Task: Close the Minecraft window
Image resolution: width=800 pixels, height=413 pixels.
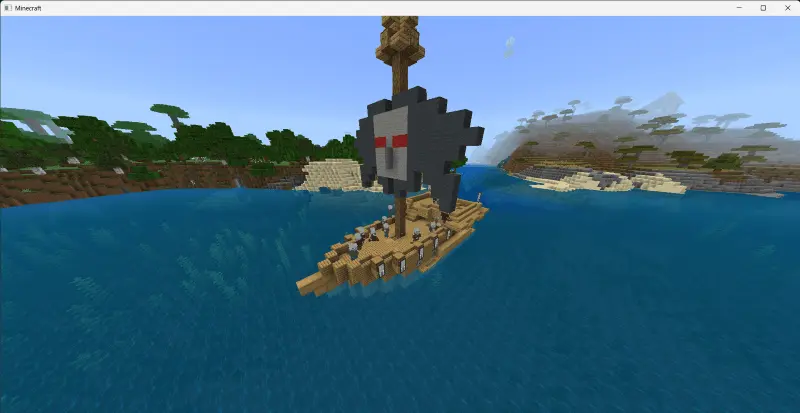Action: pyautogui.click(x=786, y=7)
